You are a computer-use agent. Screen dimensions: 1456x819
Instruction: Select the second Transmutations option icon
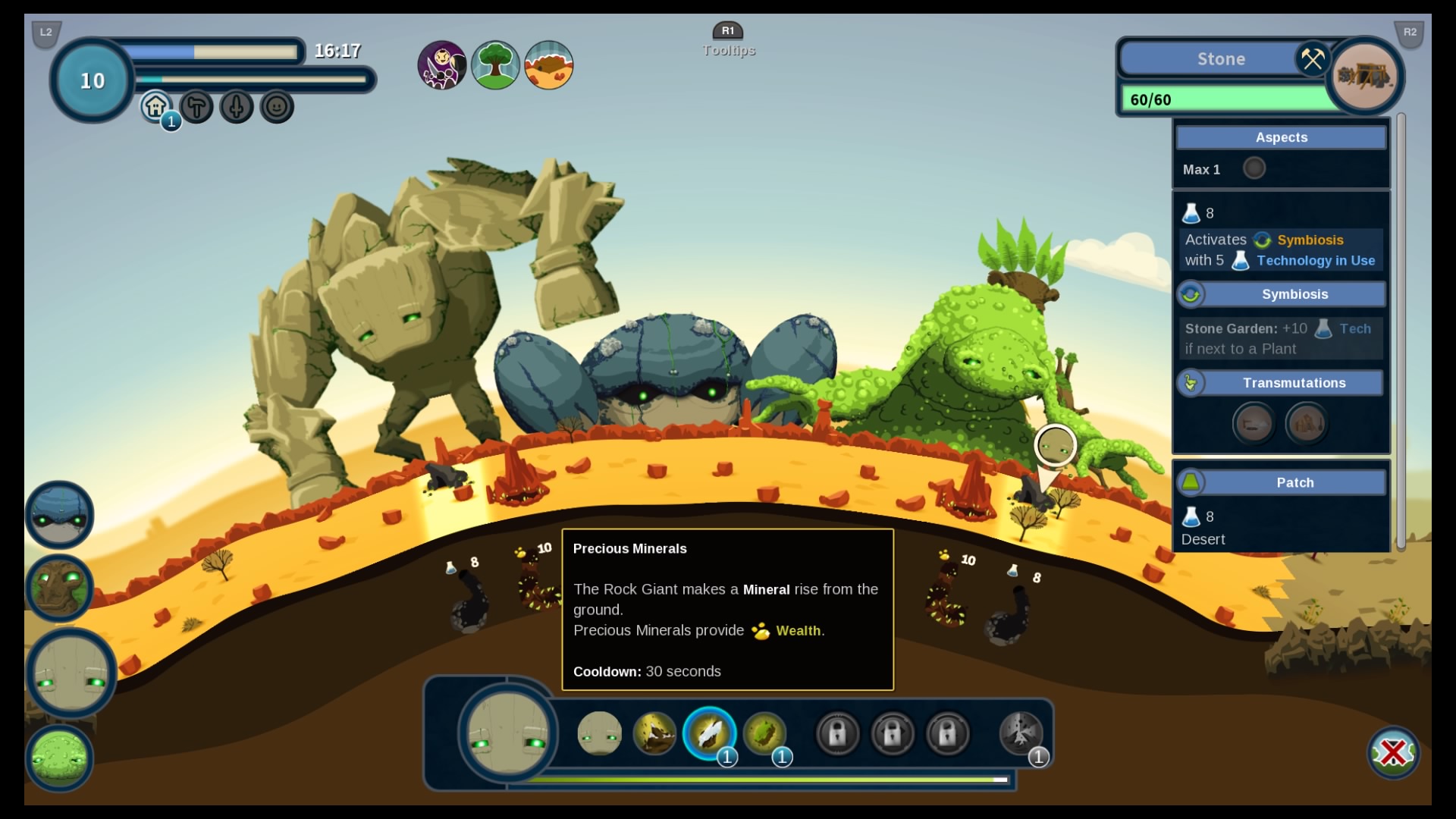click(1307, 423)
